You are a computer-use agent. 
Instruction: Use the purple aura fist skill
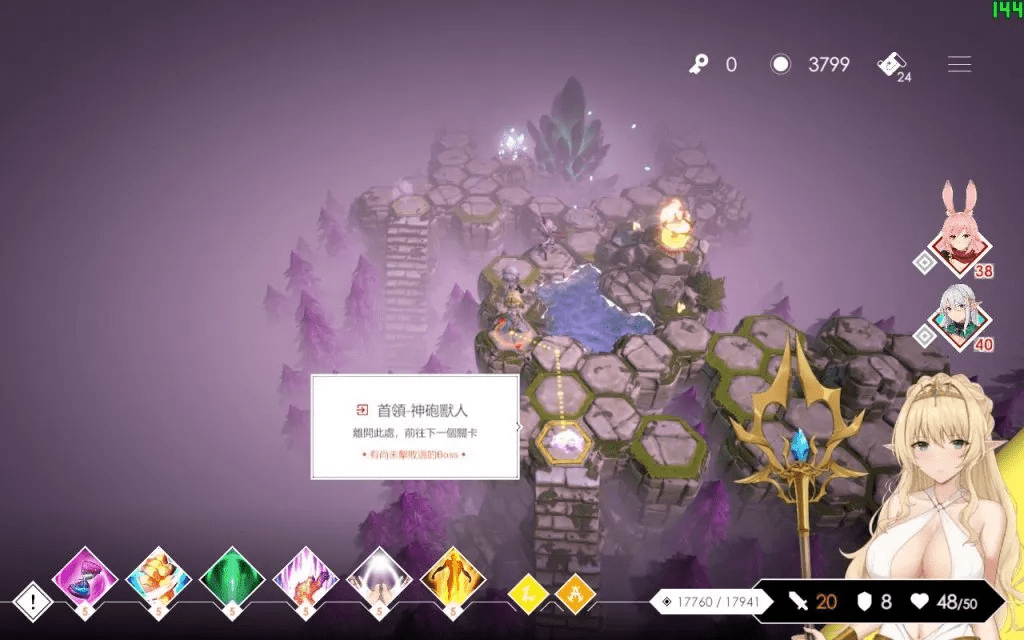[306, 578]
